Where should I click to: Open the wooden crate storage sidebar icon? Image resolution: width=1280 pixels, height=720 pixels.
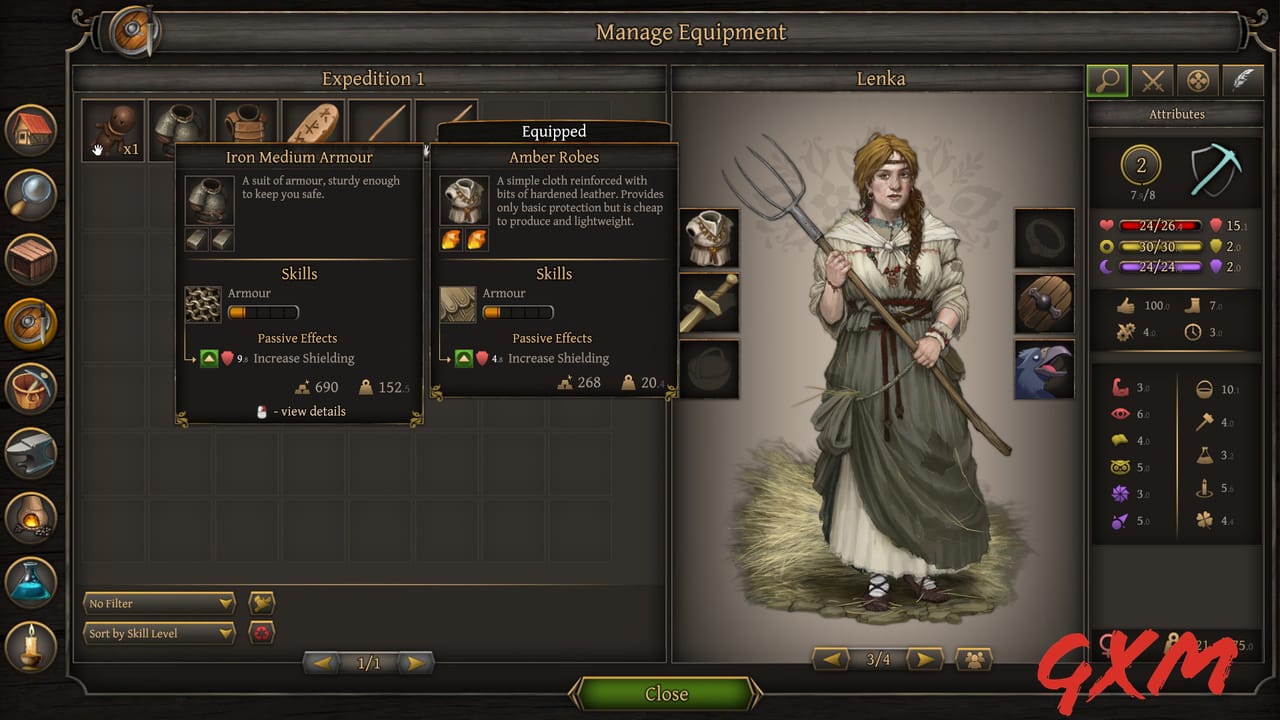pyautogui.click(x=31, y=259)
